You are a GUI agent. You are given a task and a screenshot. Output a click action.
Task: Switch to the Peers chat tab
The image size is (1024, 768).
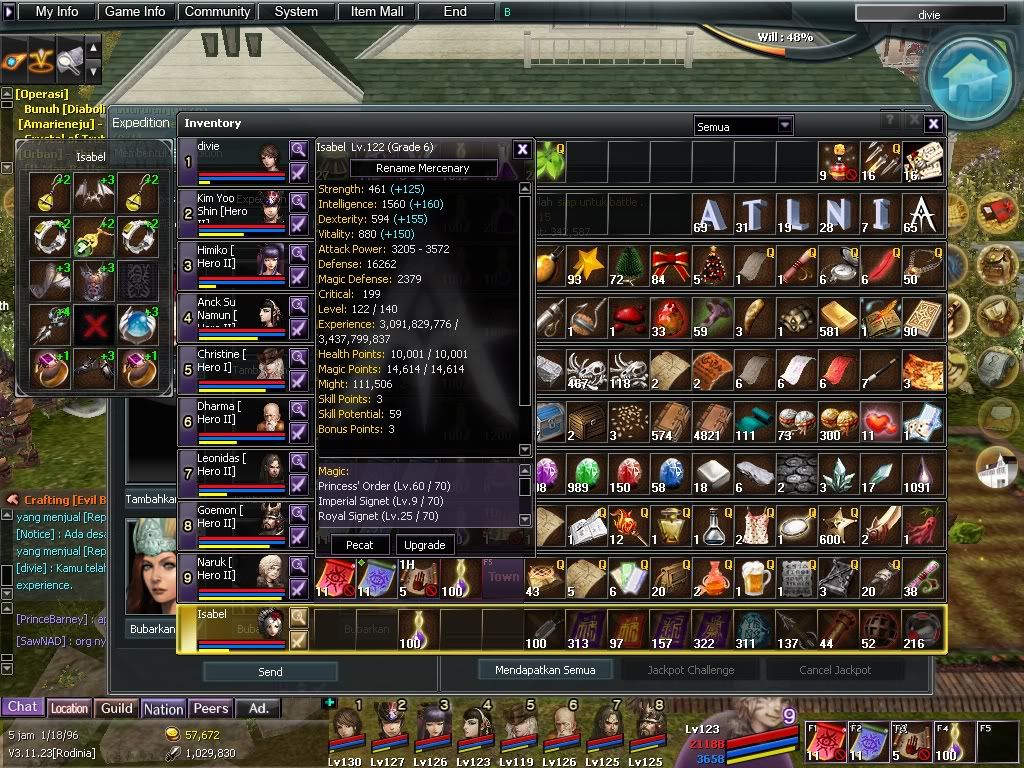(210, 708)
